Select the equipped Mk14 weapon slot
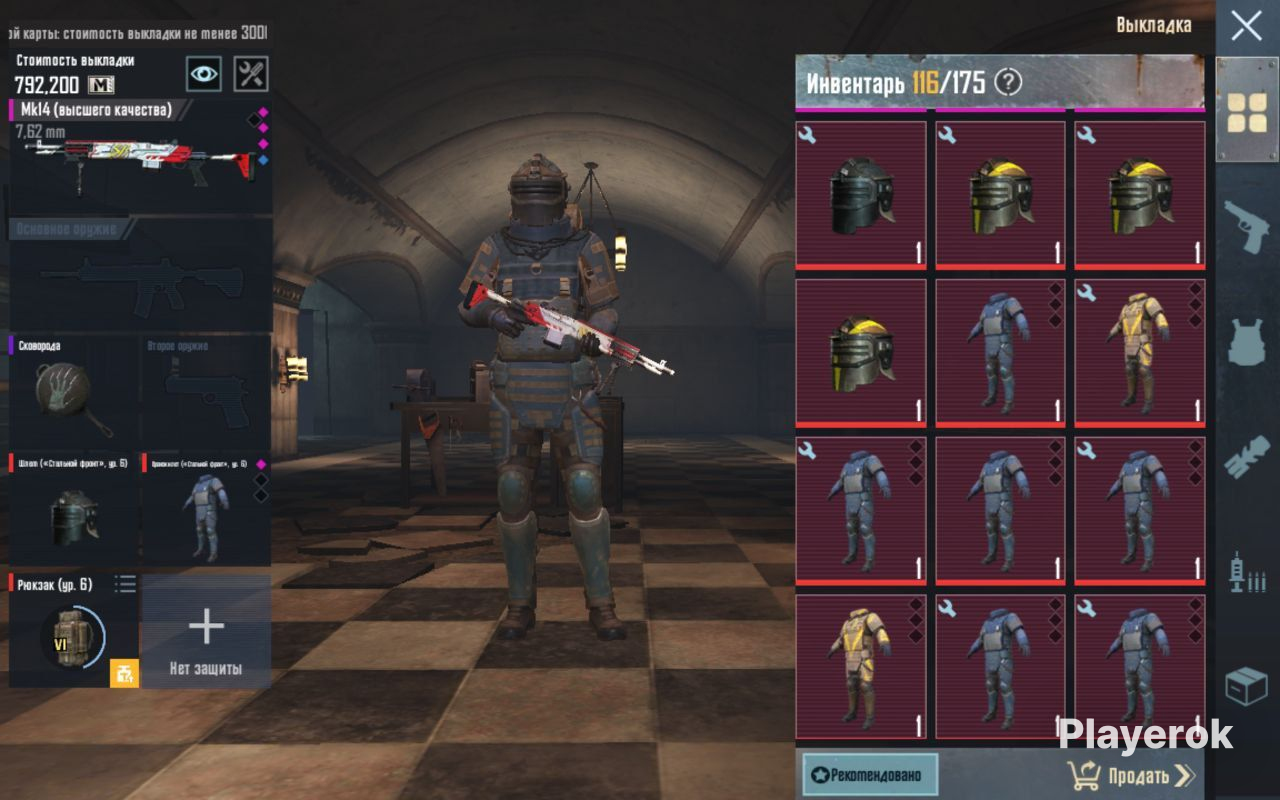Viewport: 1280px width, 800px height. point(140,155)
